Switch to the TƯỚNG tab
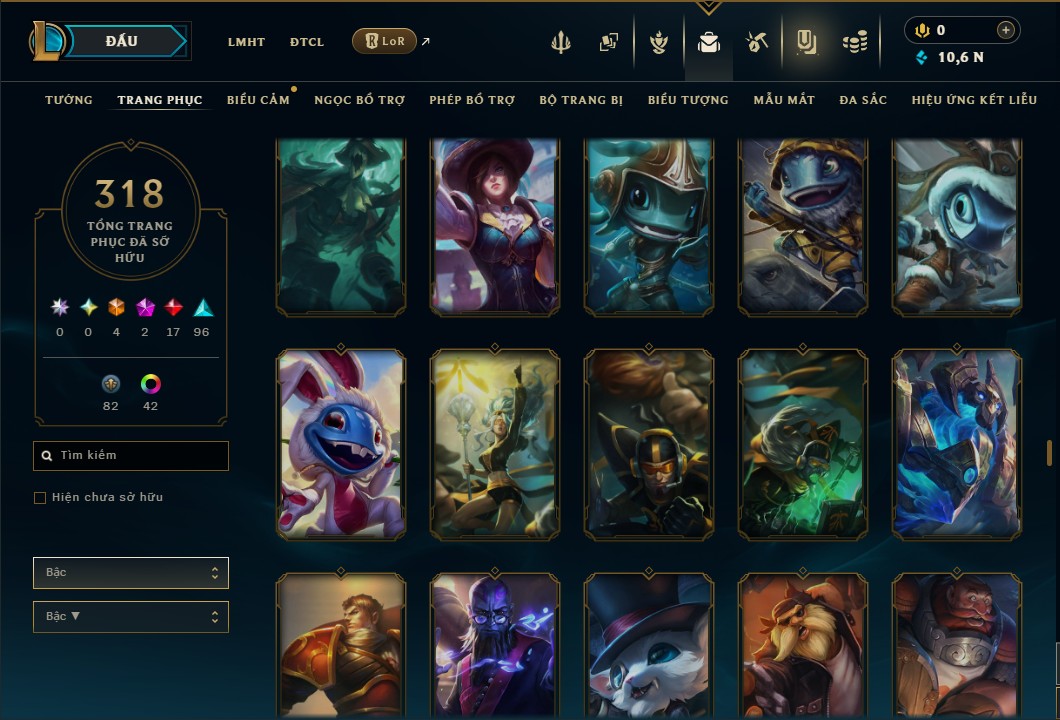The image size is (1060, 720). click(x=69, y=100)
